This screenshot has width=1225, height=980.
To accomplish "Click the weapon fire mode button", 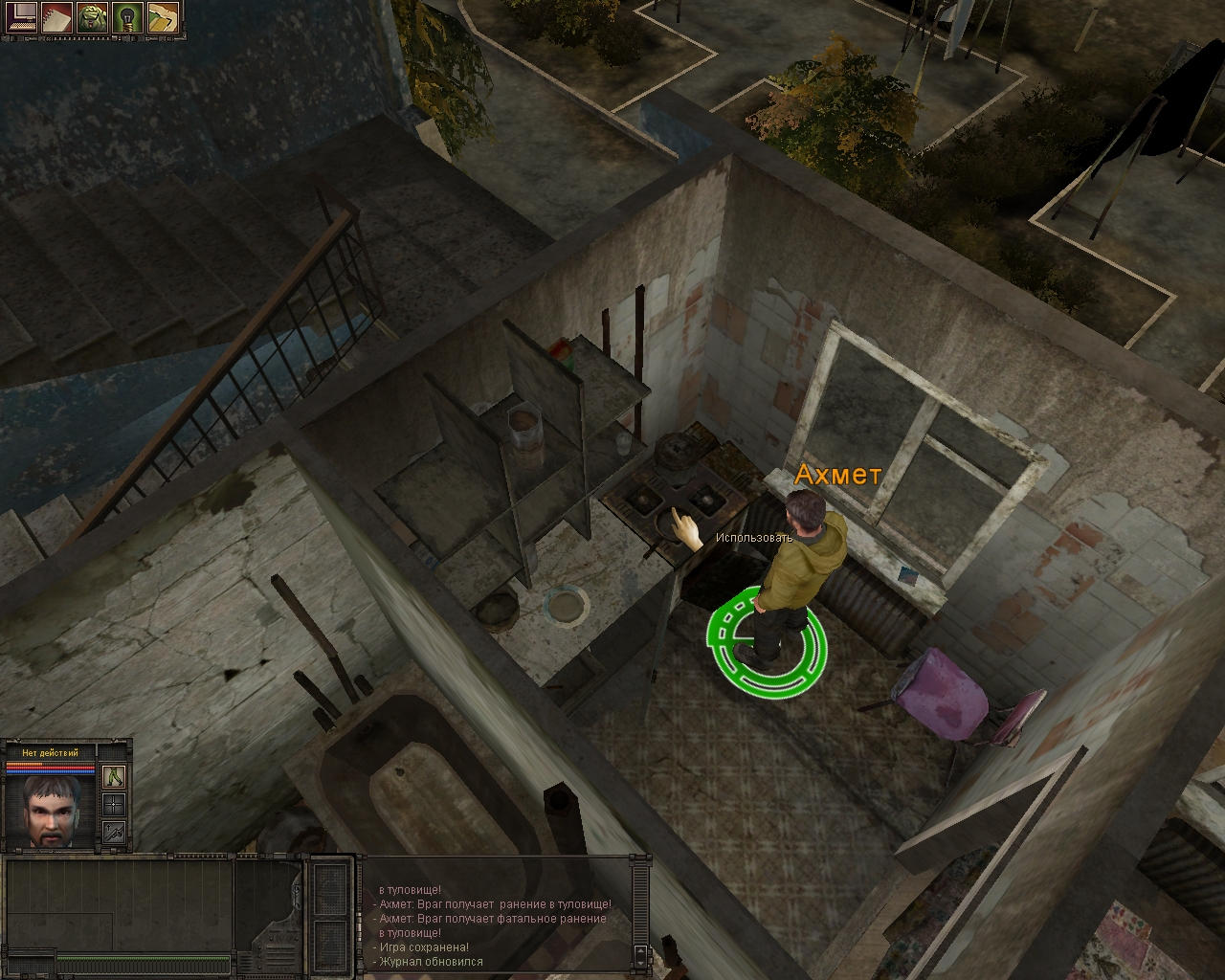I will pyautogui.click(x=114, y=832).
